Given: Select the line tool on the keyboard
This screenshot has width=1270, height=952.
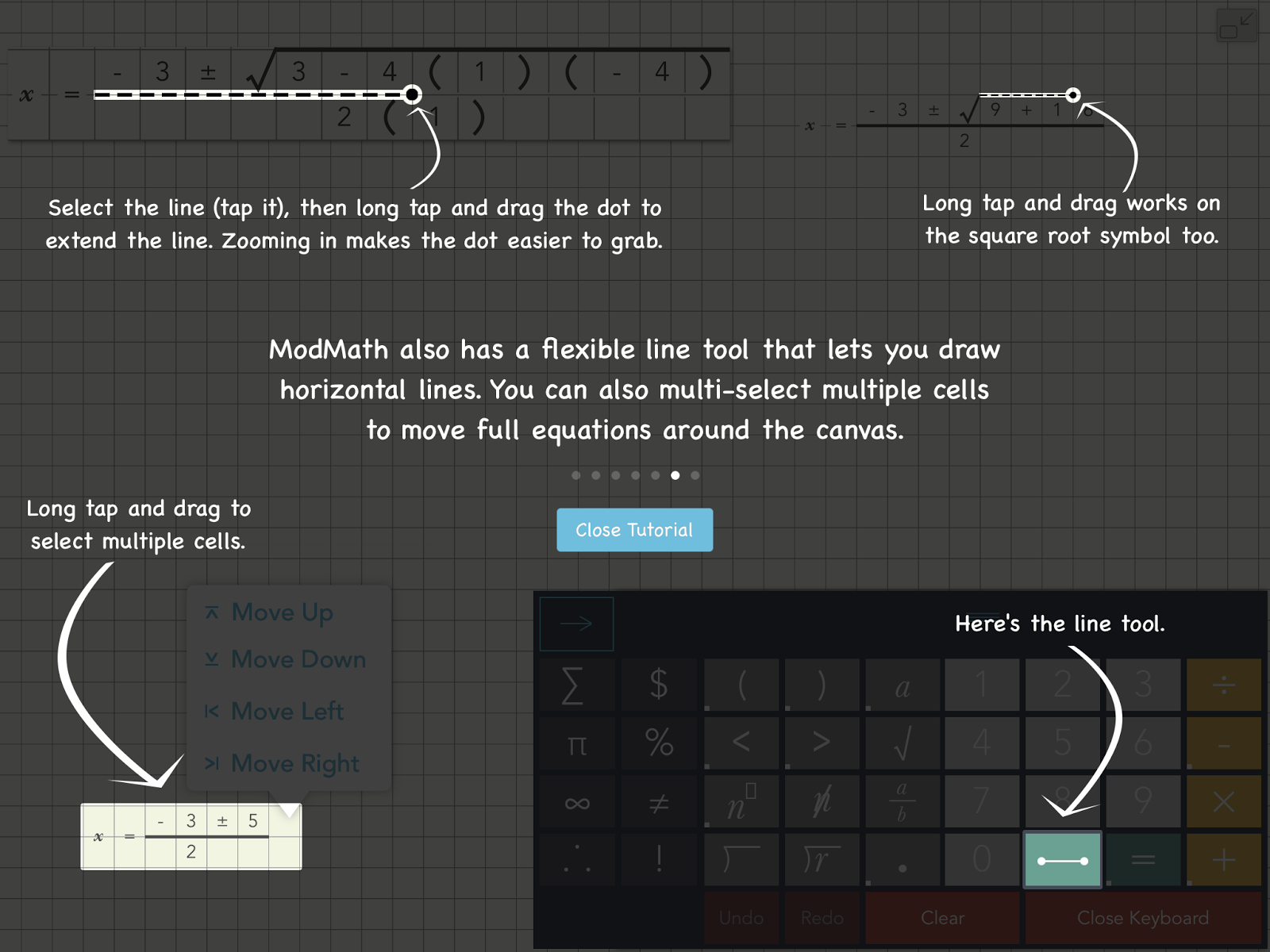Looking at the screenshot, I should click(x=1063, y=859).
